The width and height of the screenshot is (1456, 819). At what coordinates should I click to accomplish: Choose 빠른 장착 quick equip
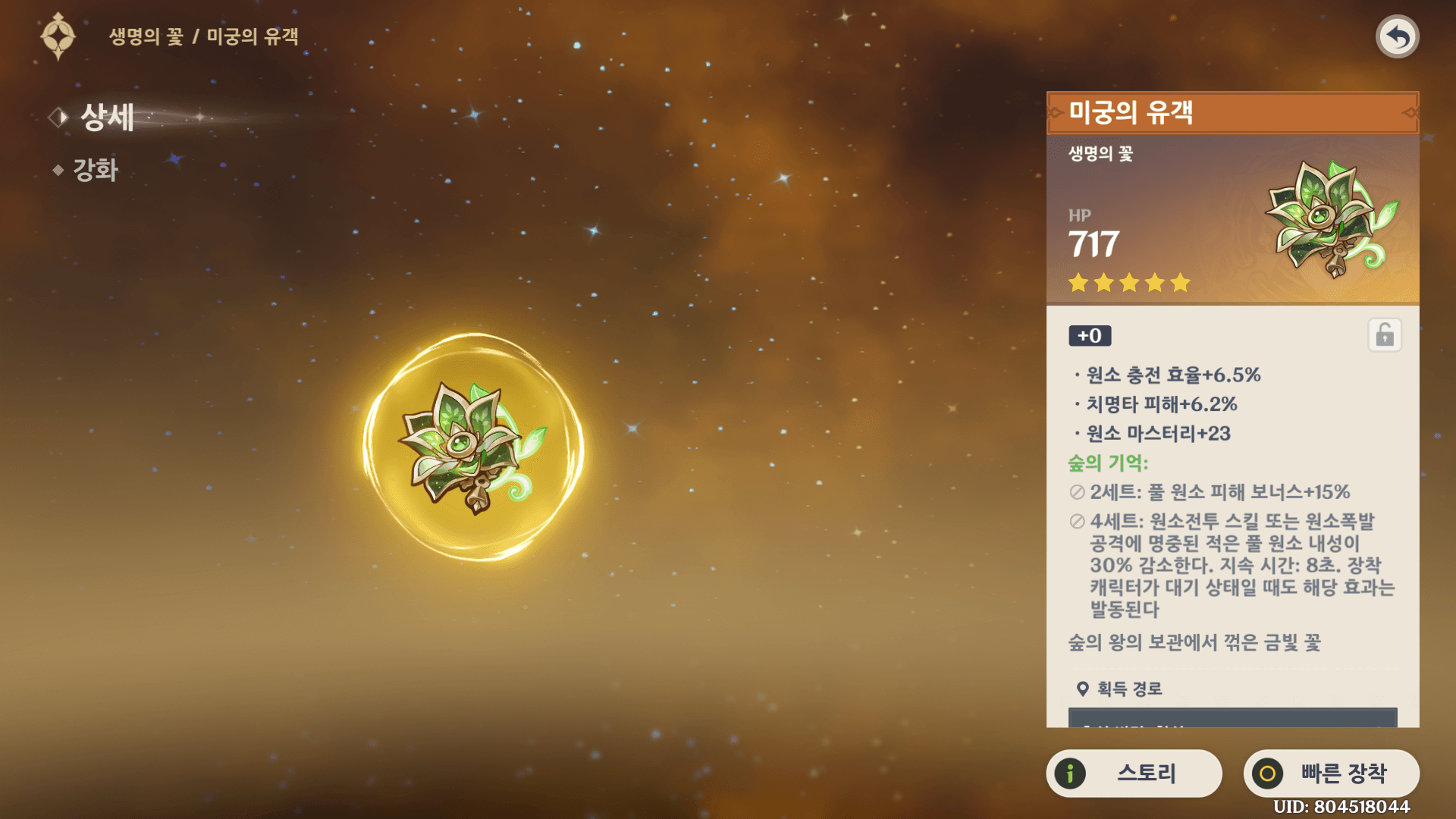pyautogui.click(x=1331, y=773)
